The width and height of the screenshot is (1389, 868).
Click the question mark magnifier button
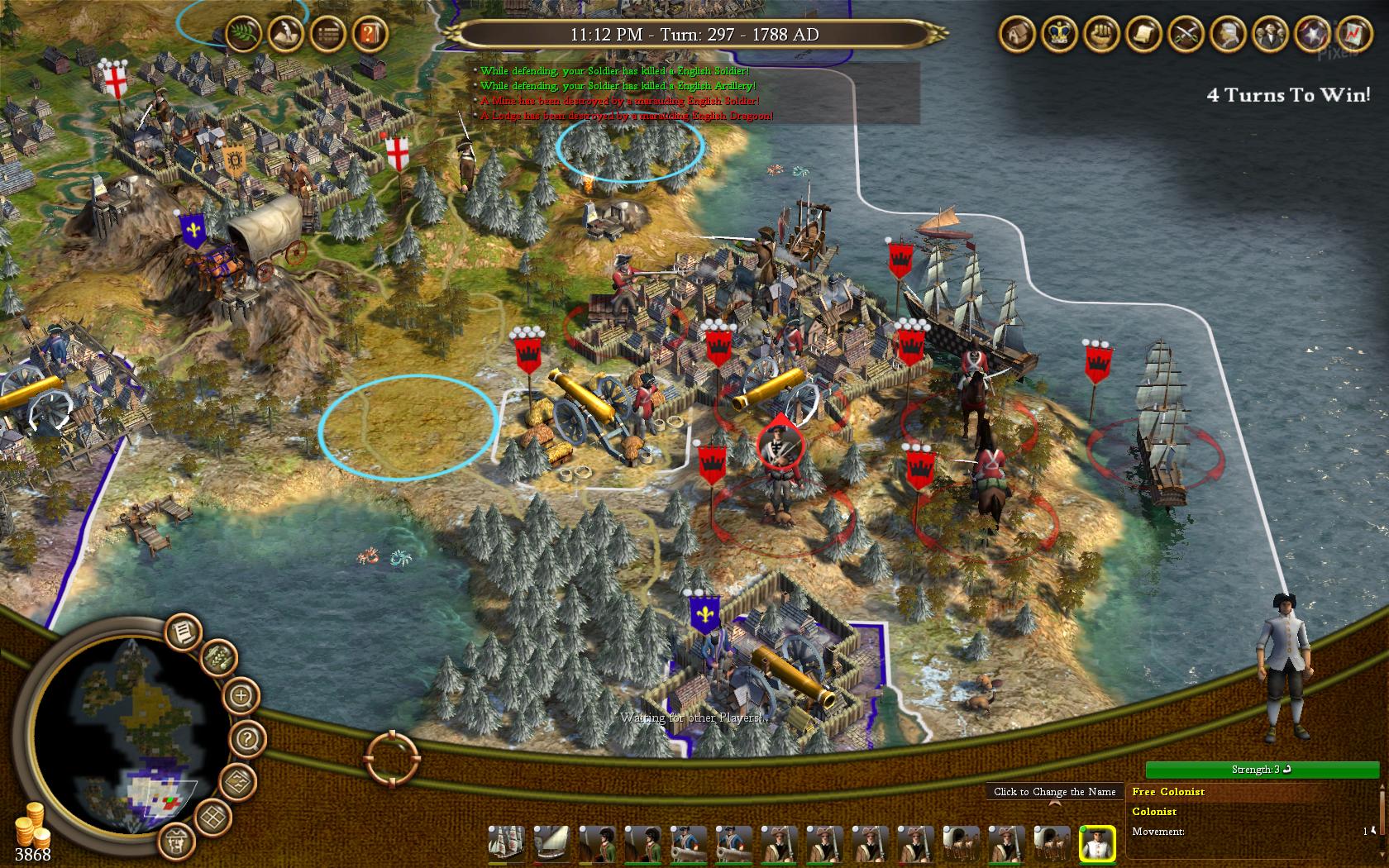coord(246,738)
